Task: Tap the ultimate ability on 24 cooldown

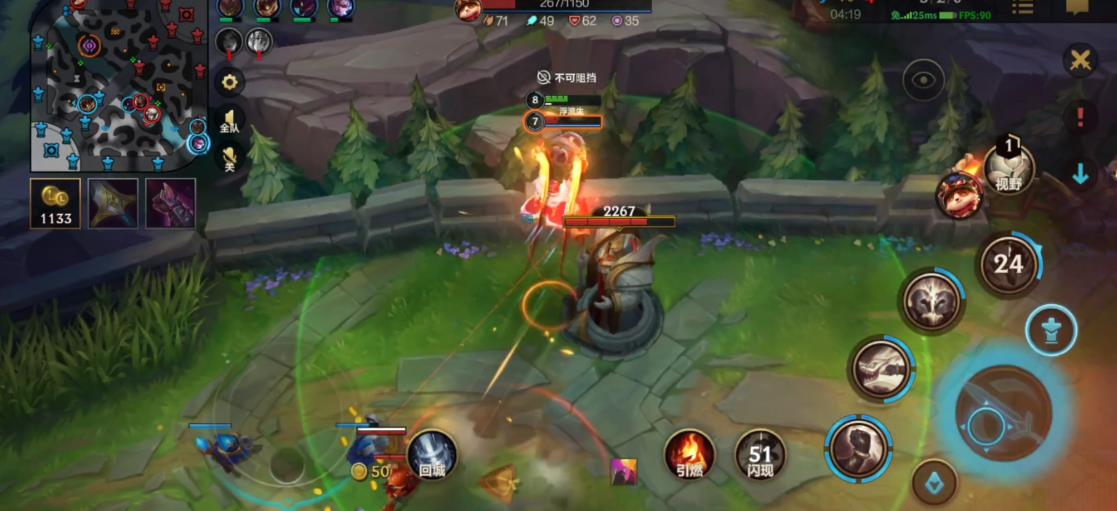Action: (1008, 264)
